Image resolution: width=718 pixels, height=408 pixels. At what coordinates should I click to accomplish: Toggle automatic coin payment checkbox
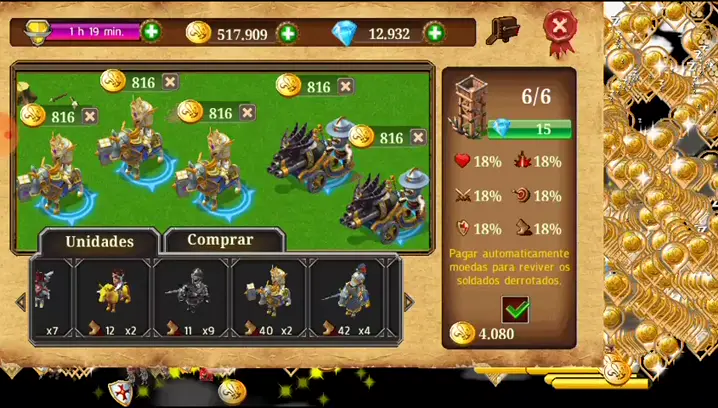click(516, 309)
